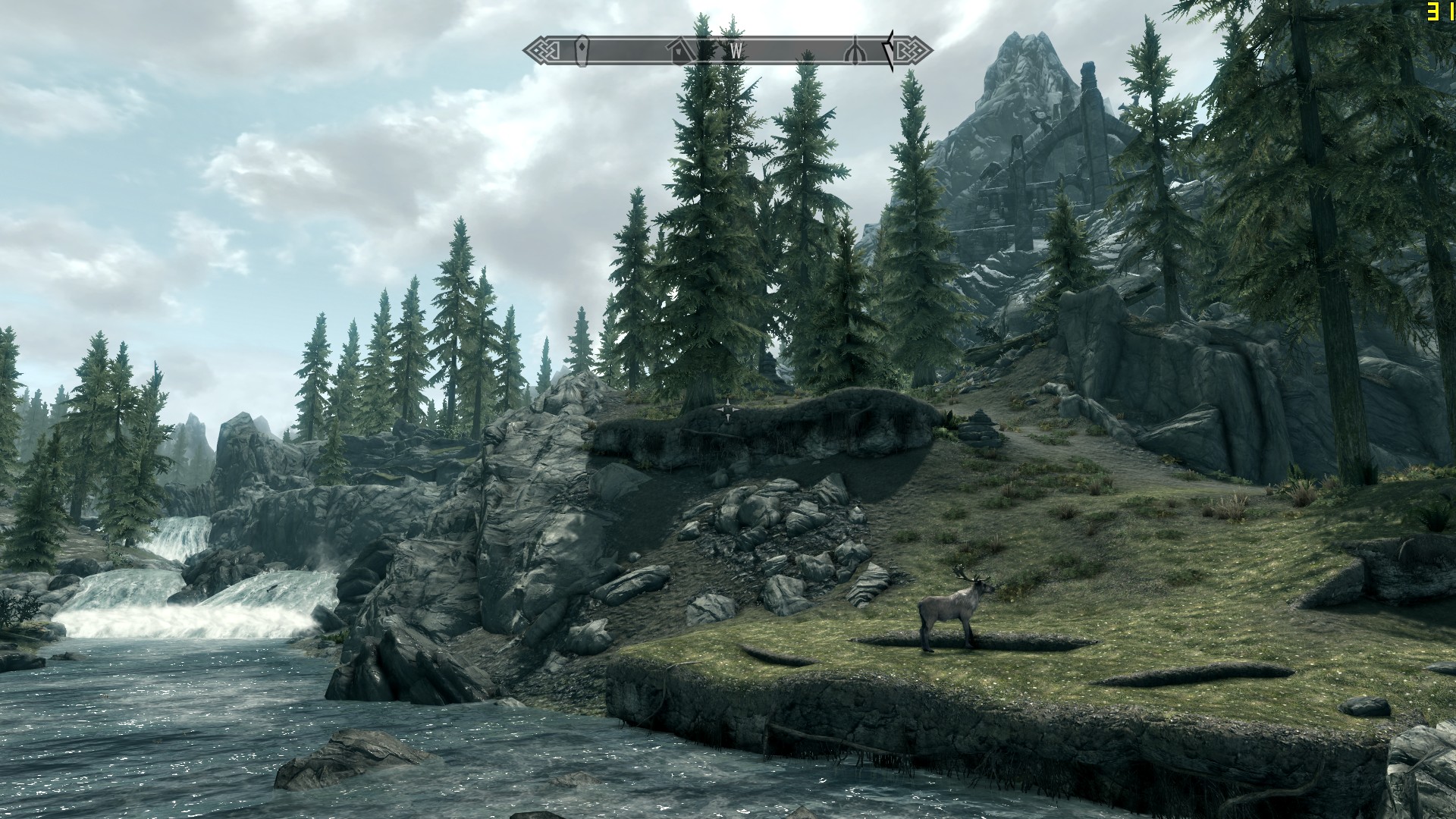Click the W west heading on the compass
The height and width of the screenshot is (819, 1456).
(x=735, y=51)
